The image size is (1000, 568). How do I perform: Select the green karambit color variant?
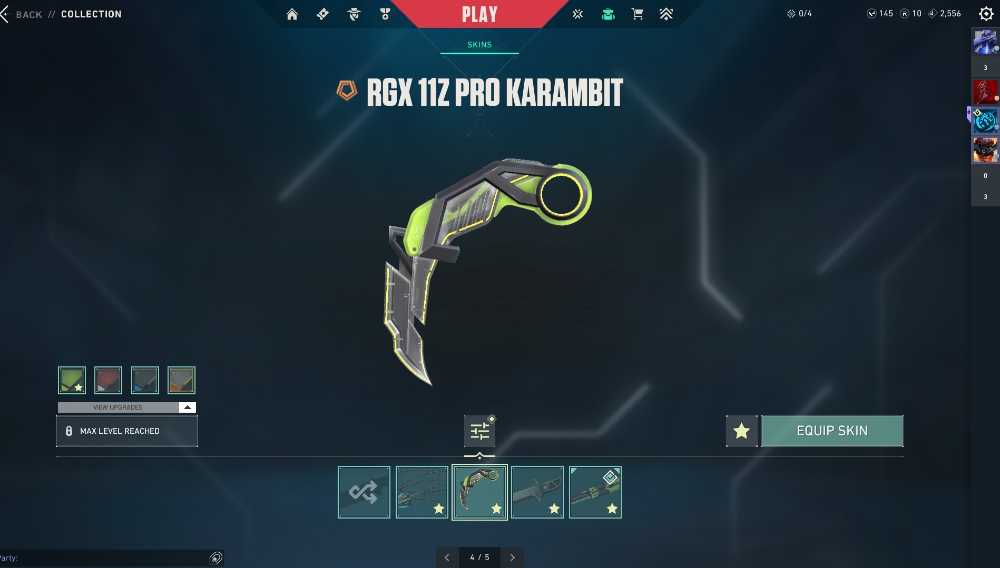72,380
